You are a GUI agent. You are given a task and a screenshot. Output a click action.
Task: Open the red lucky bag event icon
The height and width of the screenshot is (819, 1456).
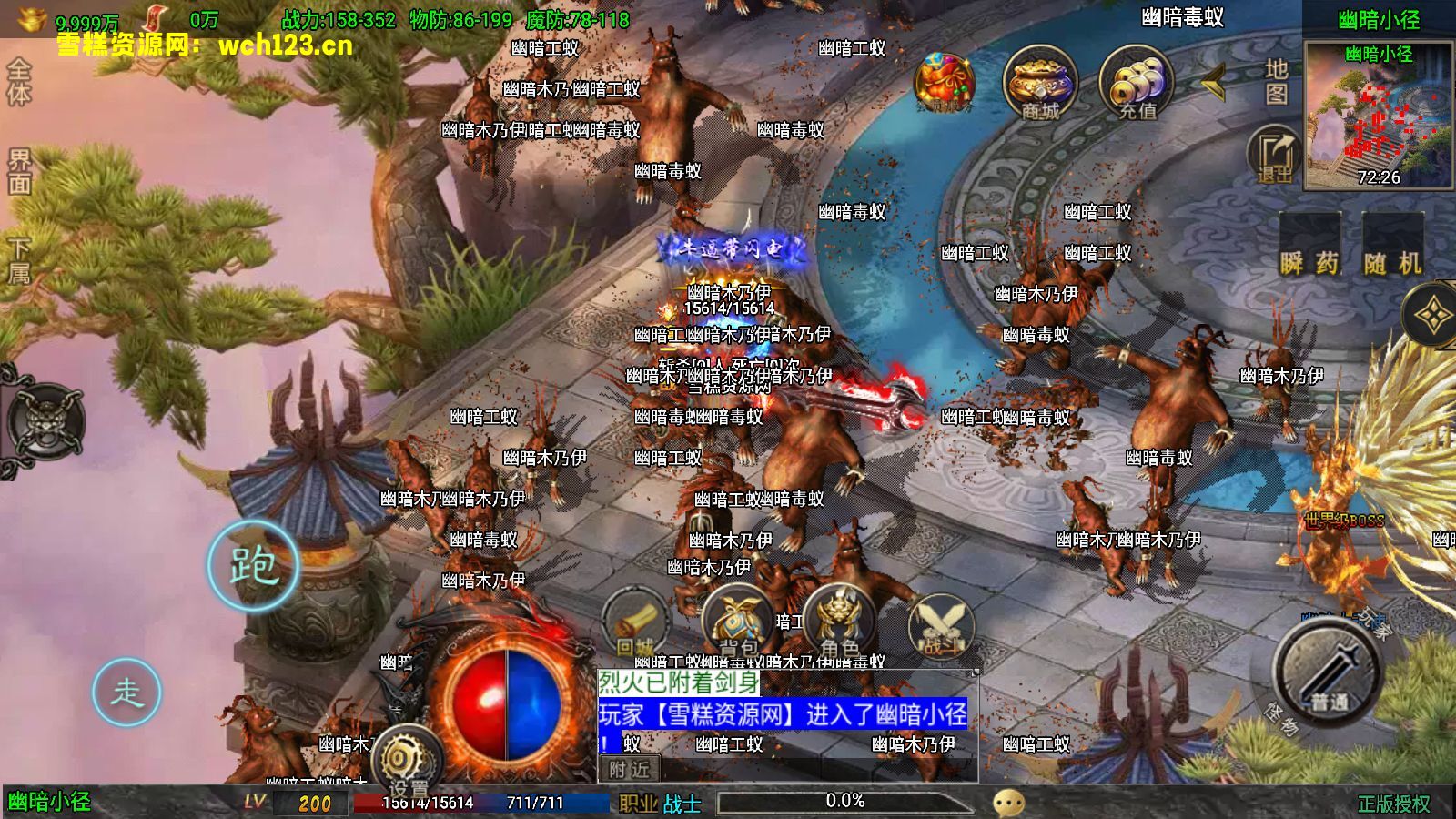[x=944, y=84]
